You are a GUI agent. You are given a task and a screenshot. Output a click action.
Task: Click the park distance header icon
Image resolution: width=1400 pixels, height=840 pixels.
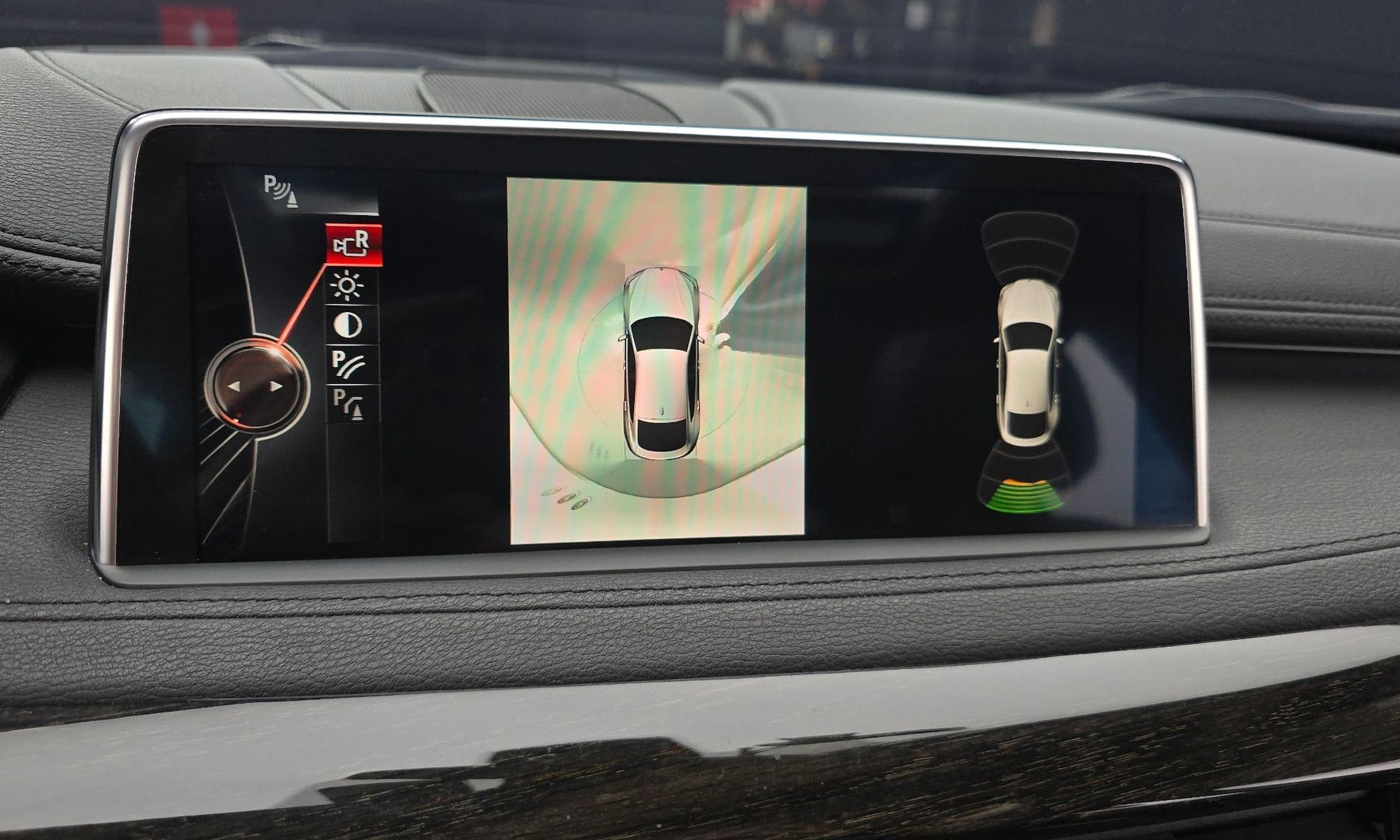click(281, 190)
